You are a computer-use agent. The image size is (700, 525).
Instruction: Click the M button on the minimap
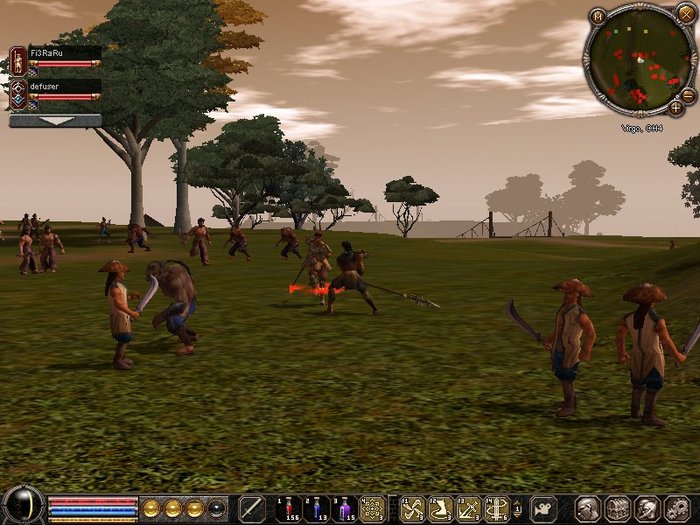[x=598, y=17]
